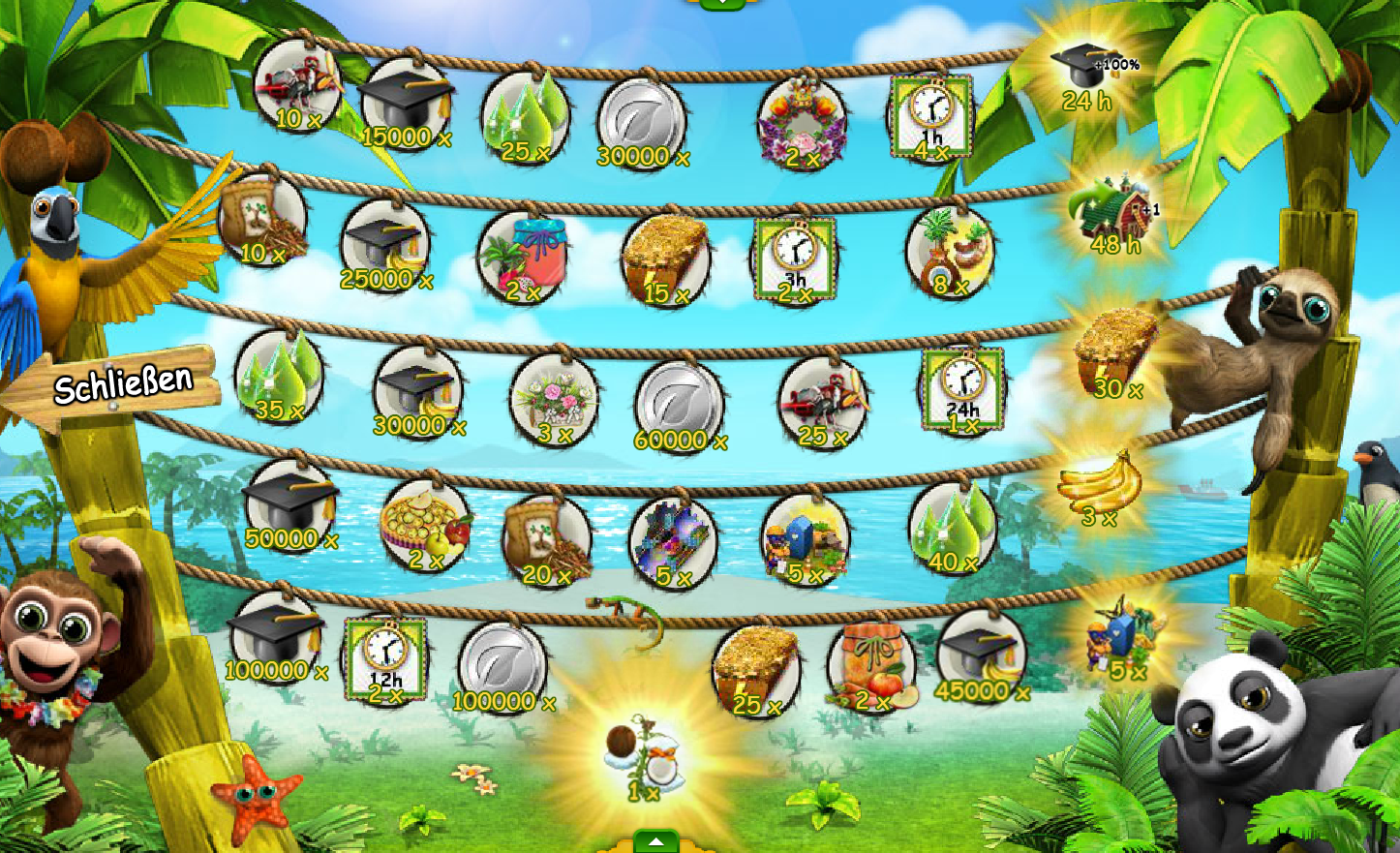1400x853 pixels.
Task: Click the glowing 1x coconut reward
Action: [643, 757]
